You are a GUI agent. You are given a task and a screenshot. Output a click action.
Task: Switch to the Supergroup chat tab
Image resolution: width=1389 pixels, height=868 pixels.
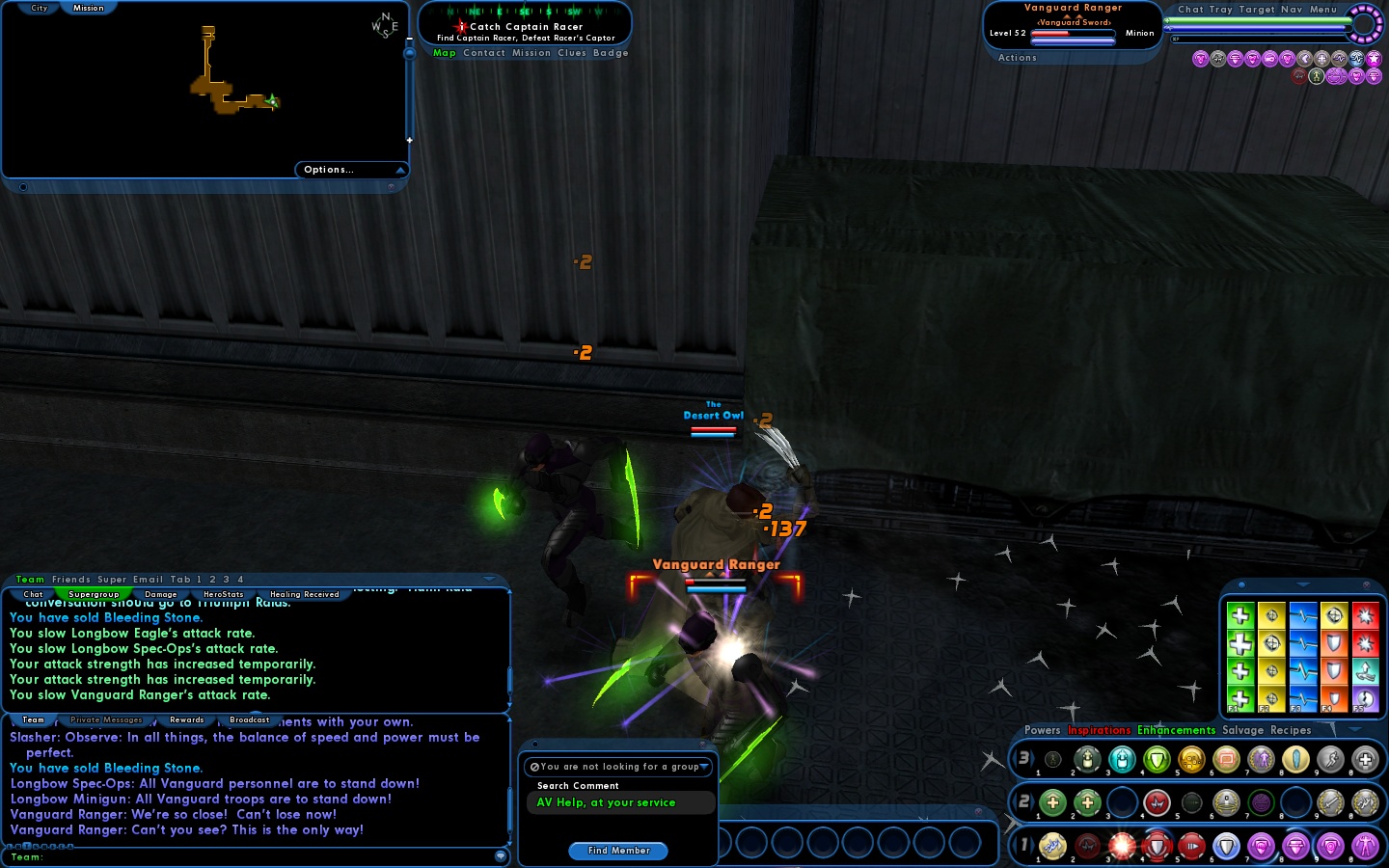(x=93, y=594)
